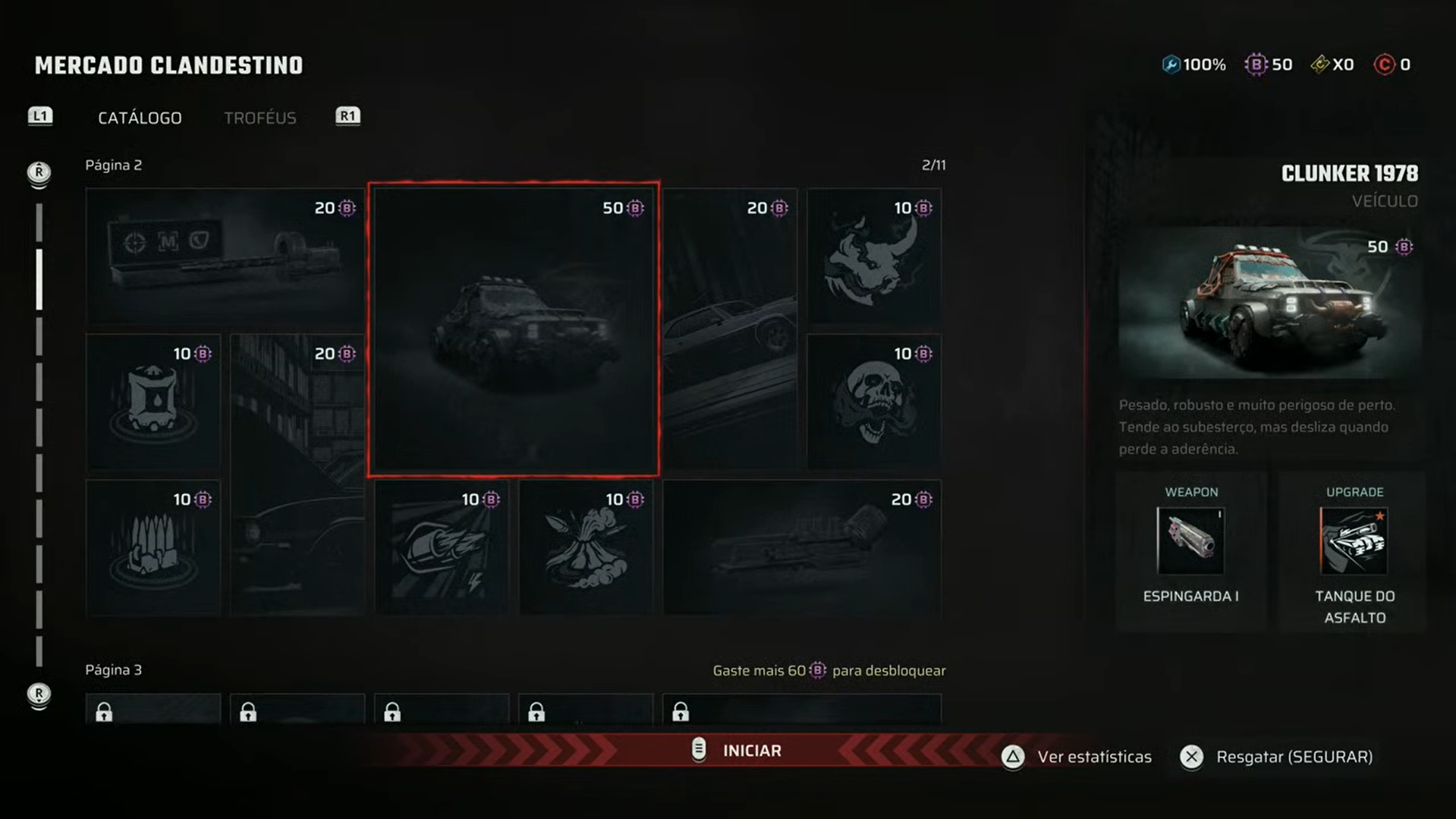Choose the bull head emblem item
This screenshot has height=819, width=1456.
point(873,257)
